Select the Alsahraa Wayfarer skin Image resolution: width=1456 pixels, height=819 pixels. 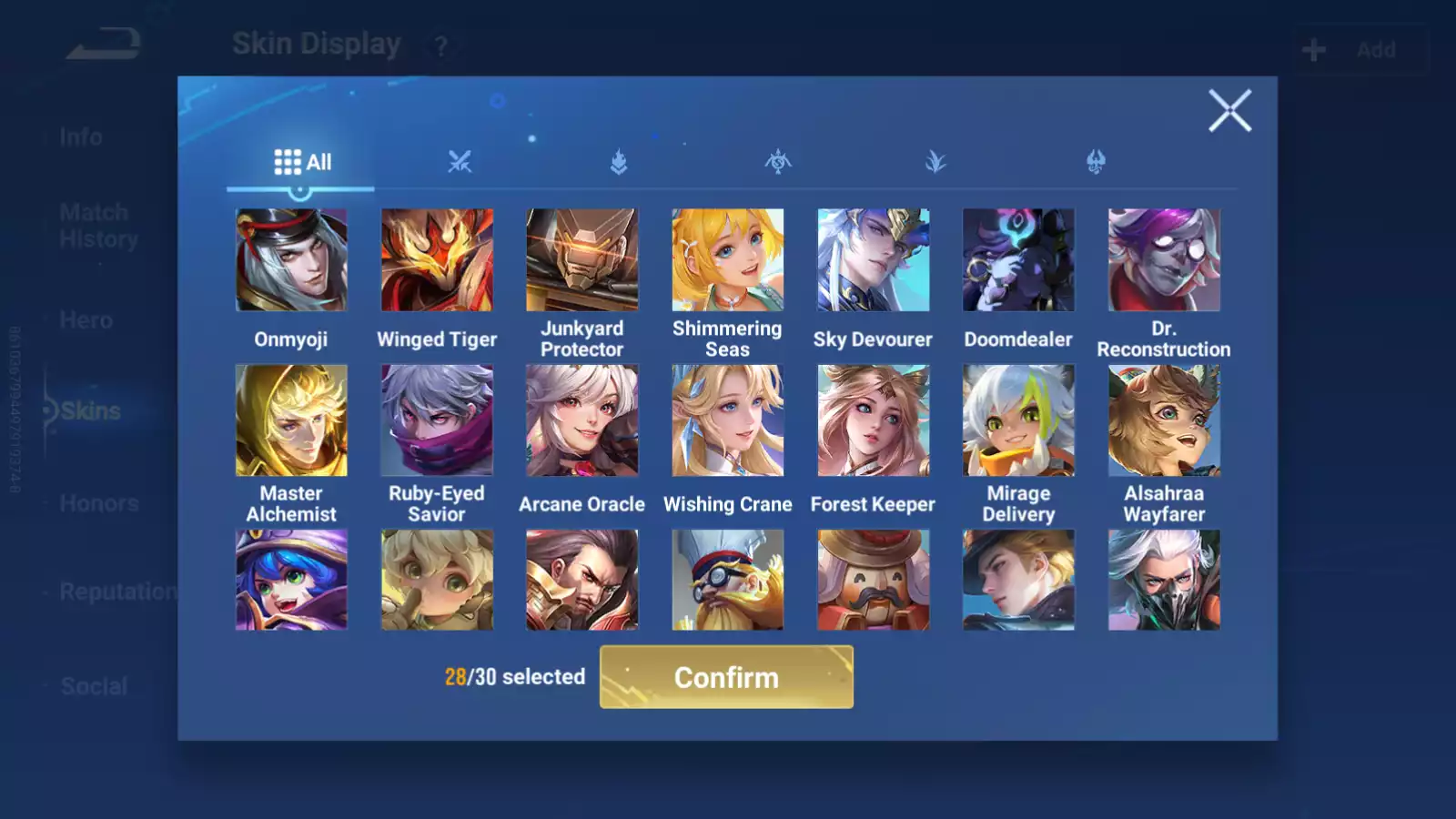tap(1164, 420)
